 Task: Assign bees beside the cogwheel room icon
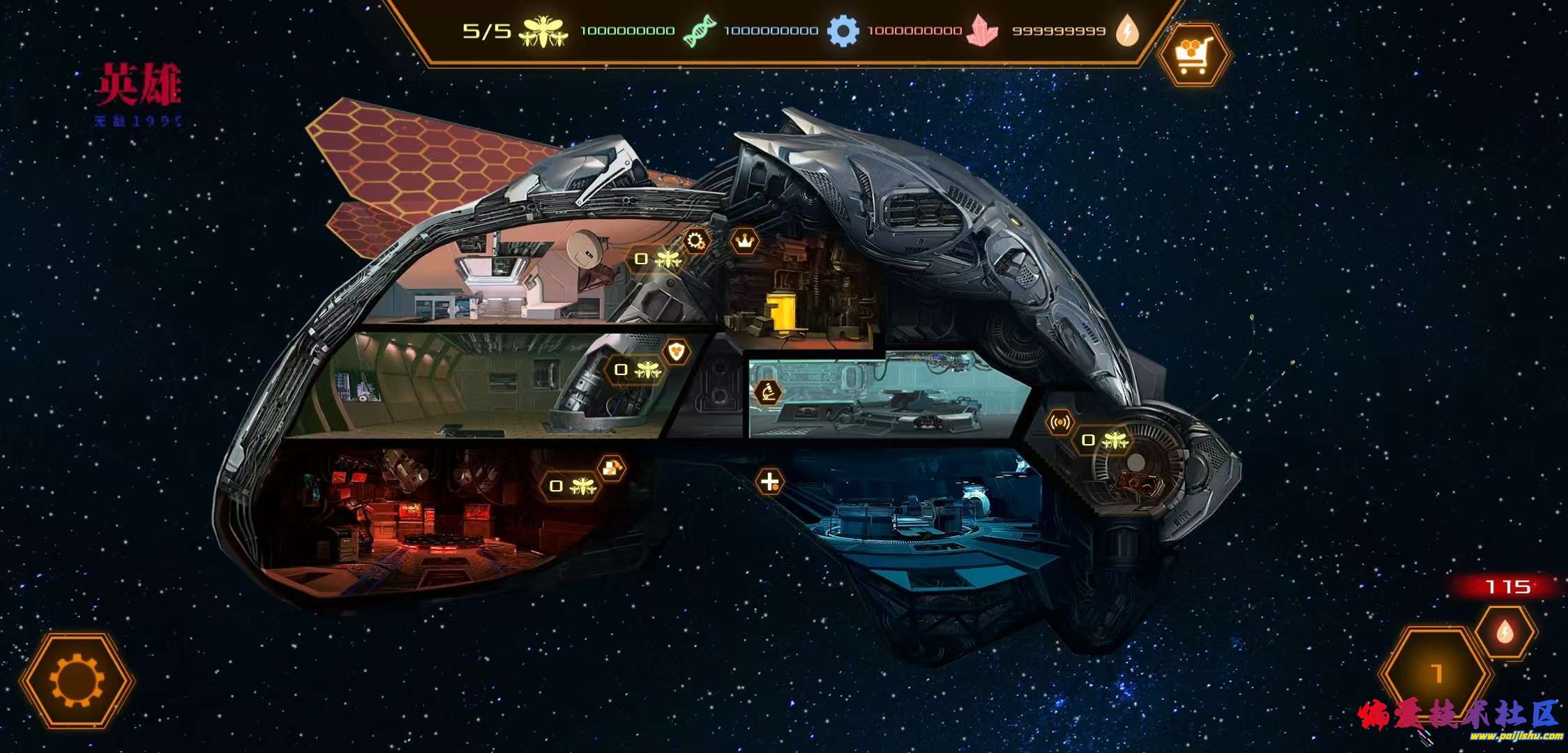(657, 259)
